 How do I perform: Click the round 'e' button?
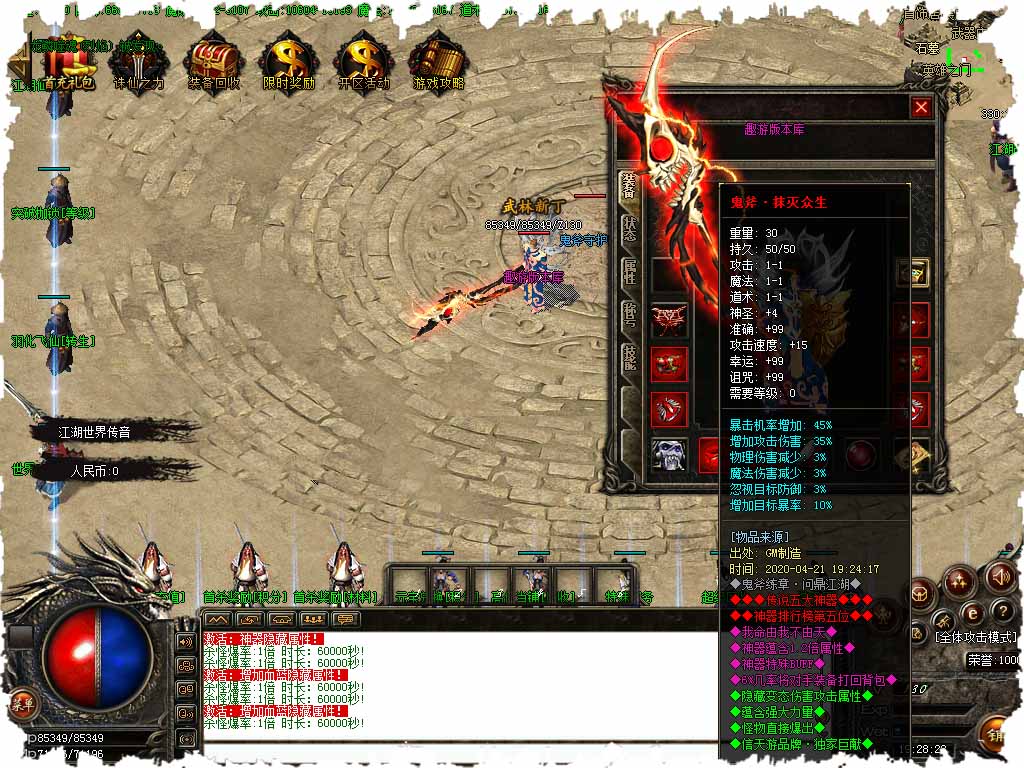[x=969, y=612]
